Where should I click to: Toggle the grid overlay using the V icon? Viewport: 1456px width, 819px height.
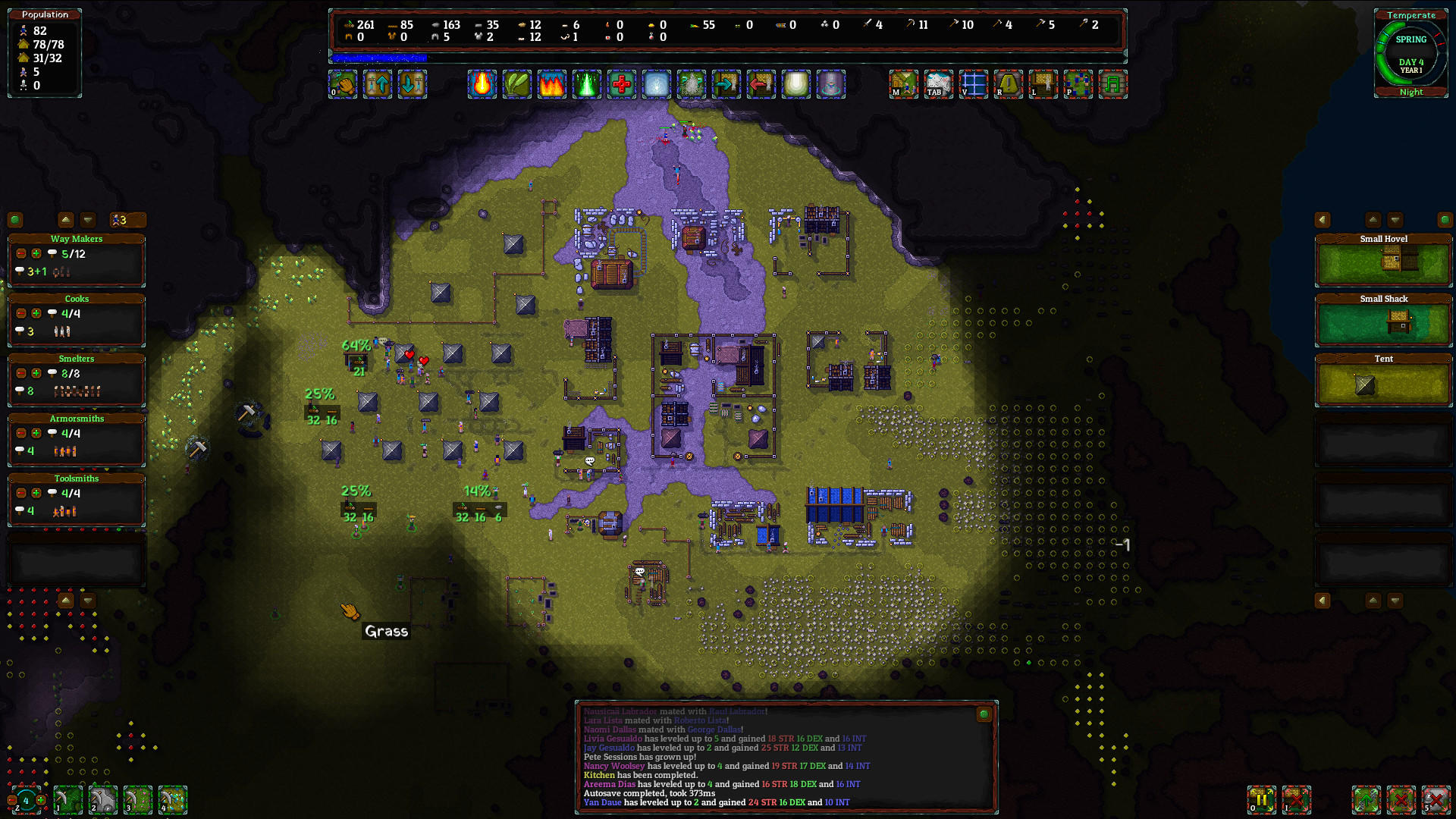coord(974,84)
